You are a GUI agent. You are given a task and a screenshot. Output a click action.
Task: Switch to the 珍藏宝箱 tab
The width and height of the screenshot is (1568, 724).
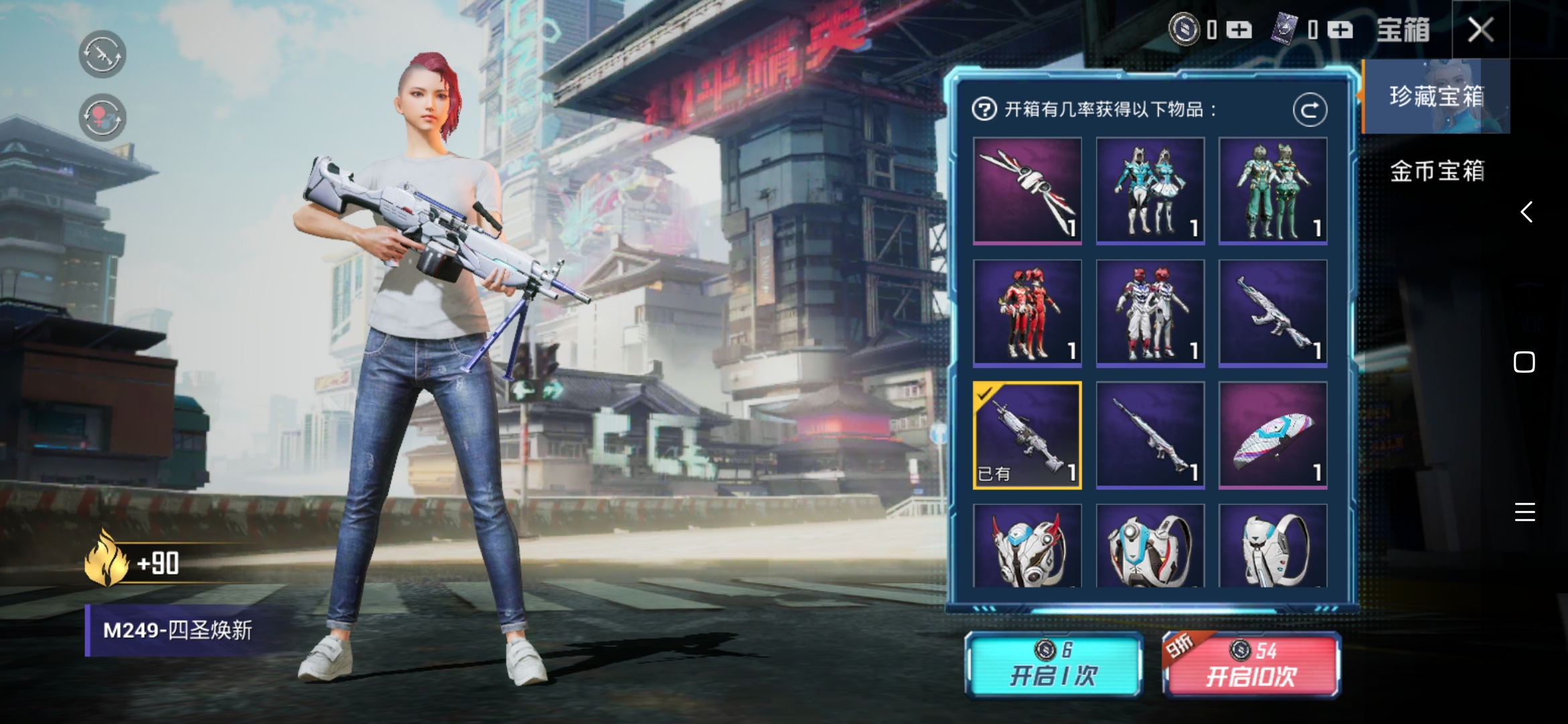pos(1436,97)
